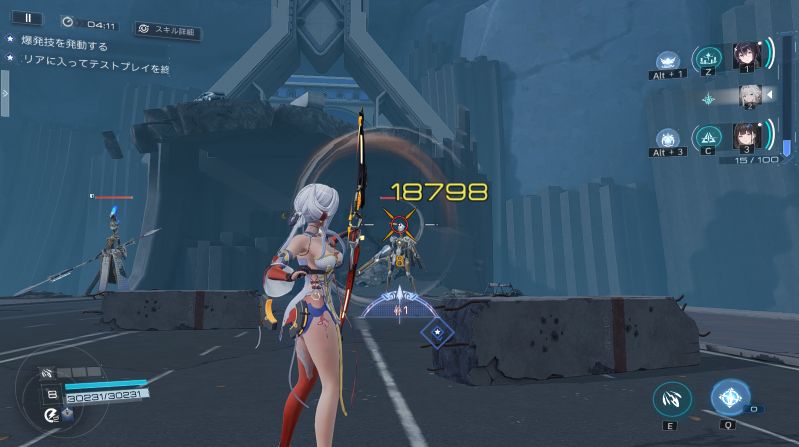Trigger the Alt + 3 ultimate icon
Image resolution: width=799 pixels, height=447 pixels.
[x=666, y=138]
